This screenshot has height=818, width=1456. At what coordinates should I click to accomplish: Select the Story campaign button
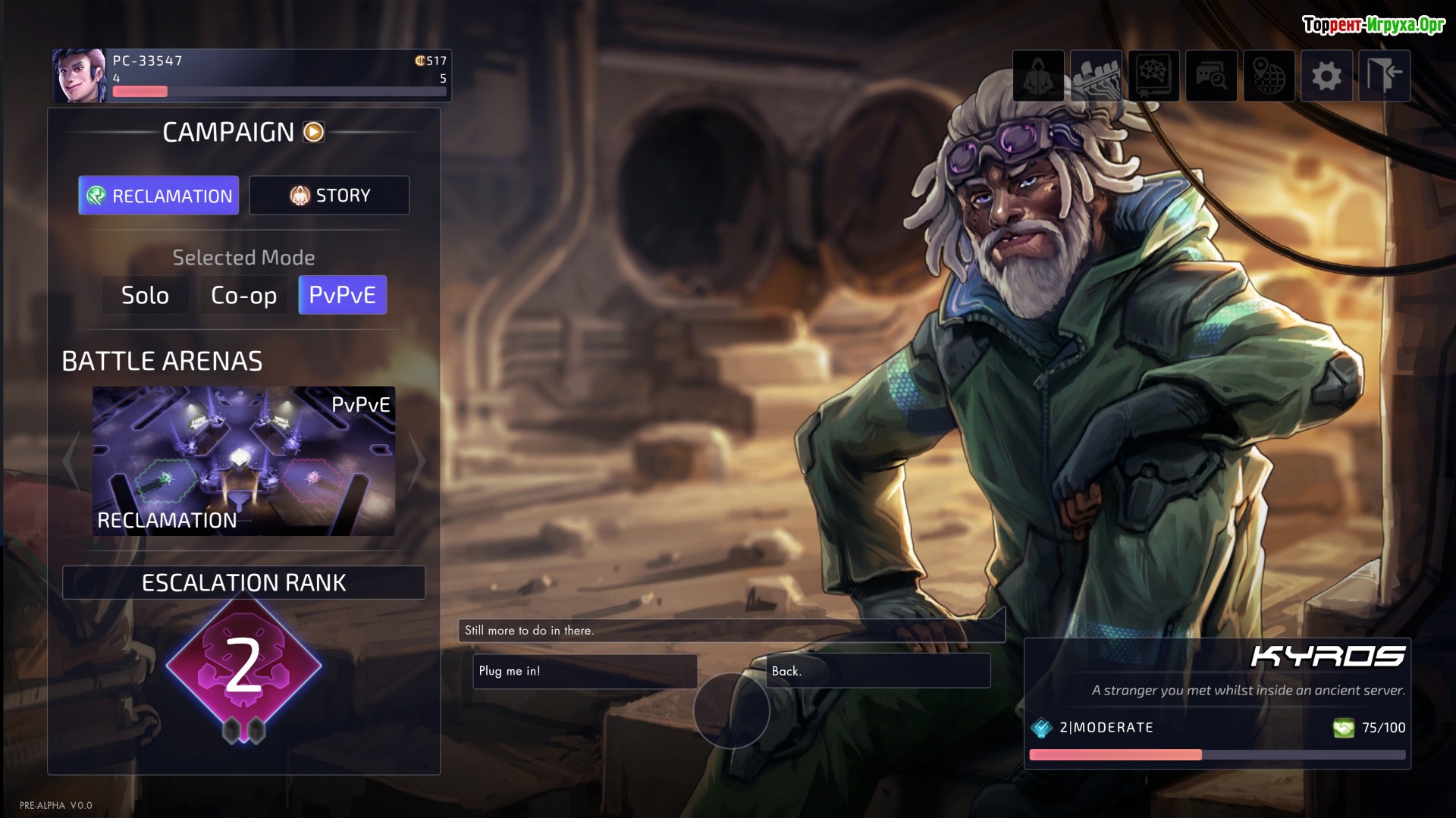329,196
